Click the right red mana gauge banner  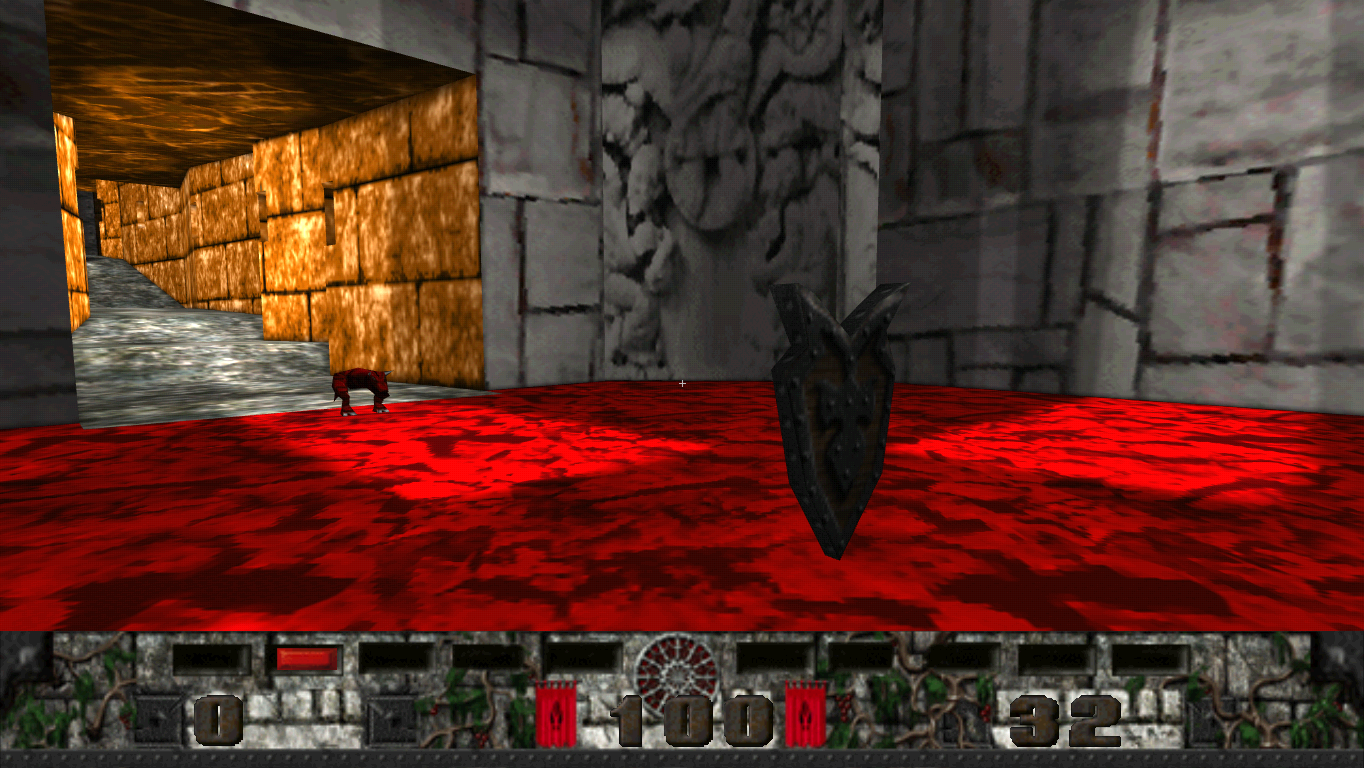(805, 710)
